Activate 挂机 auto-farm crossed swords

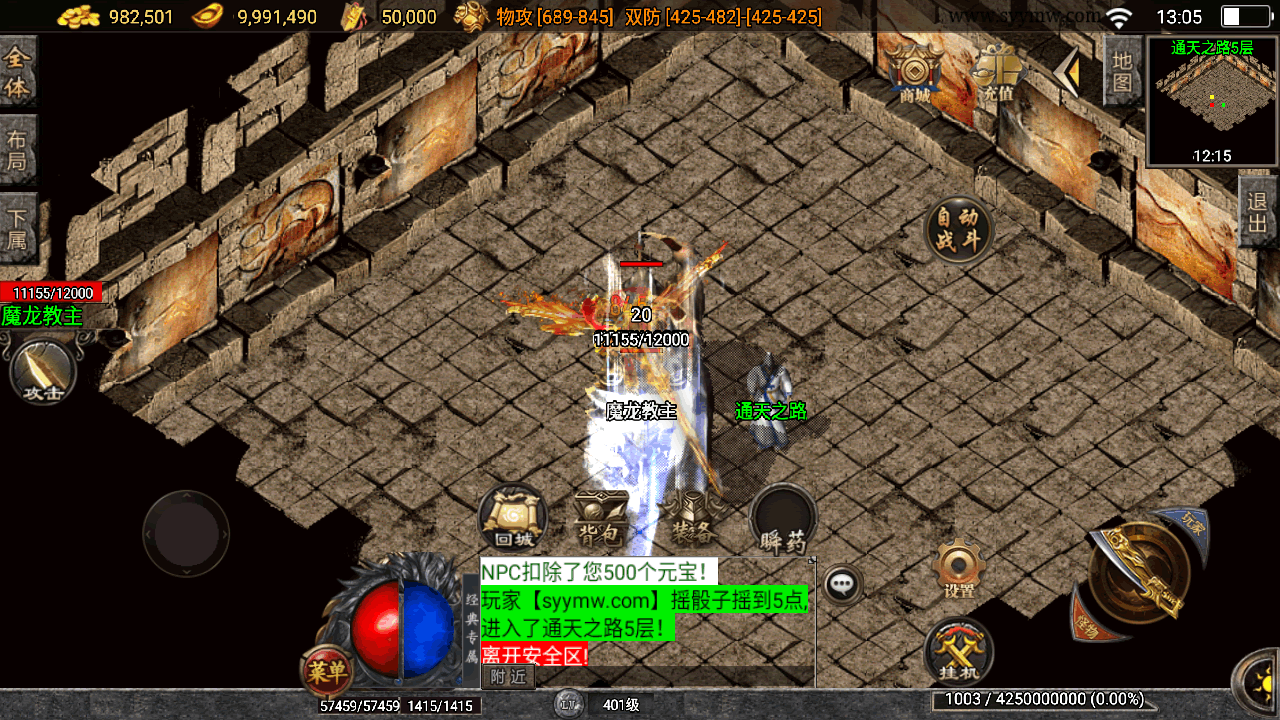958,651
